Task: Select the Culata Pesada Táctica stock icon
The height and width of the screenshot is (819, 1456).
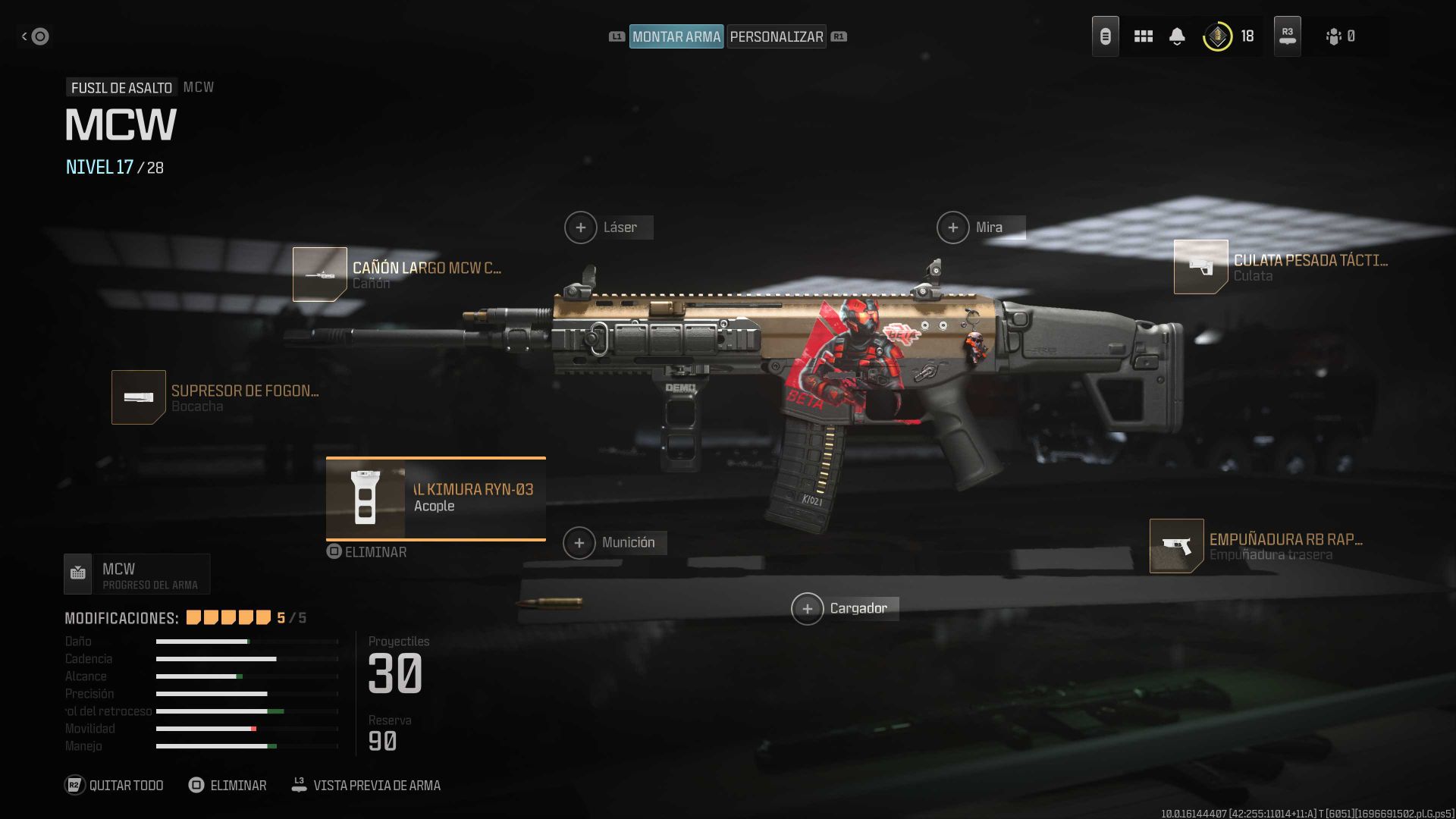Action: coord(1201,267)
